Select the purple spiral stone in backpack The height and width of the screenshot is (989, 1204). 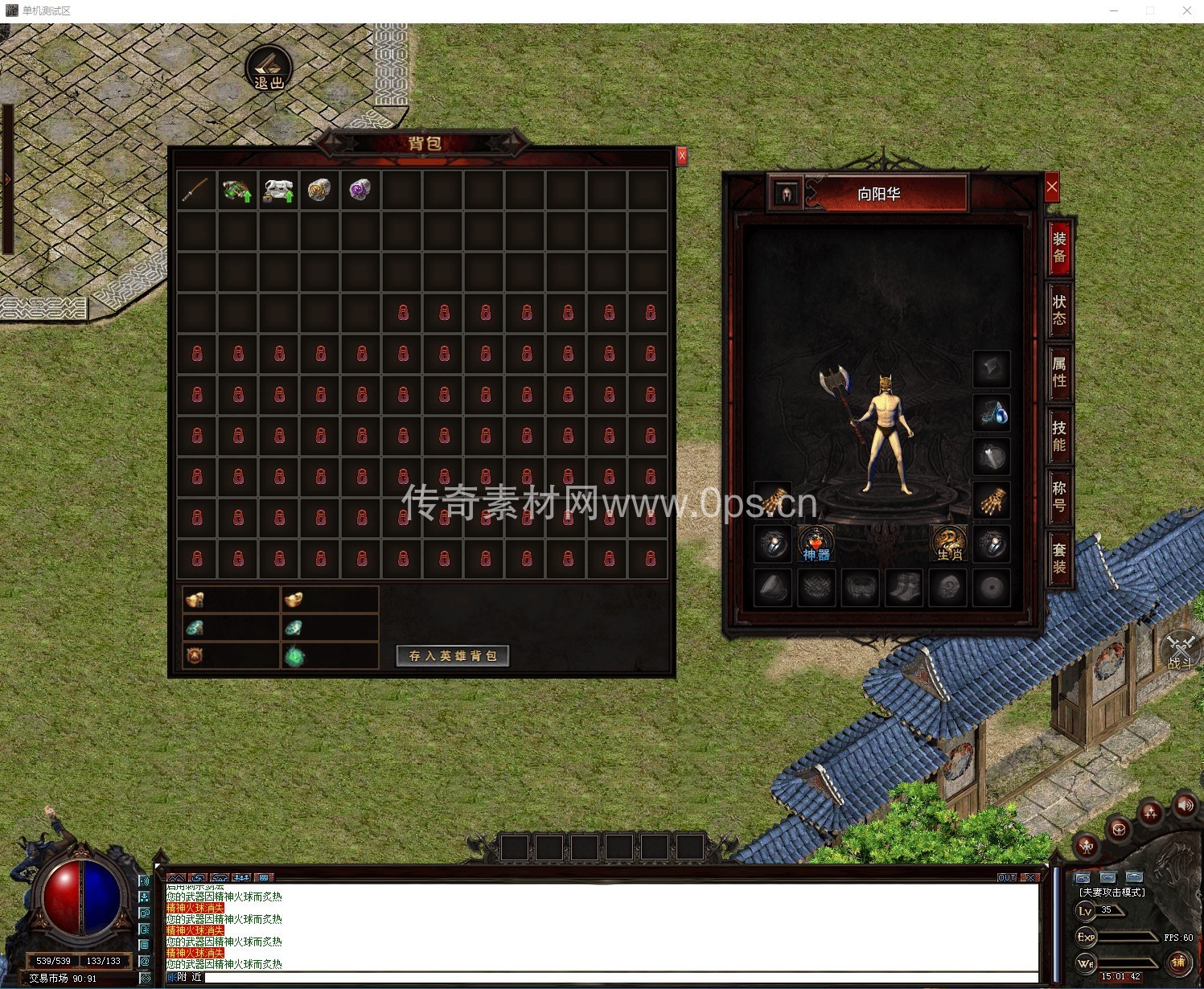click(x=360, y=191)
